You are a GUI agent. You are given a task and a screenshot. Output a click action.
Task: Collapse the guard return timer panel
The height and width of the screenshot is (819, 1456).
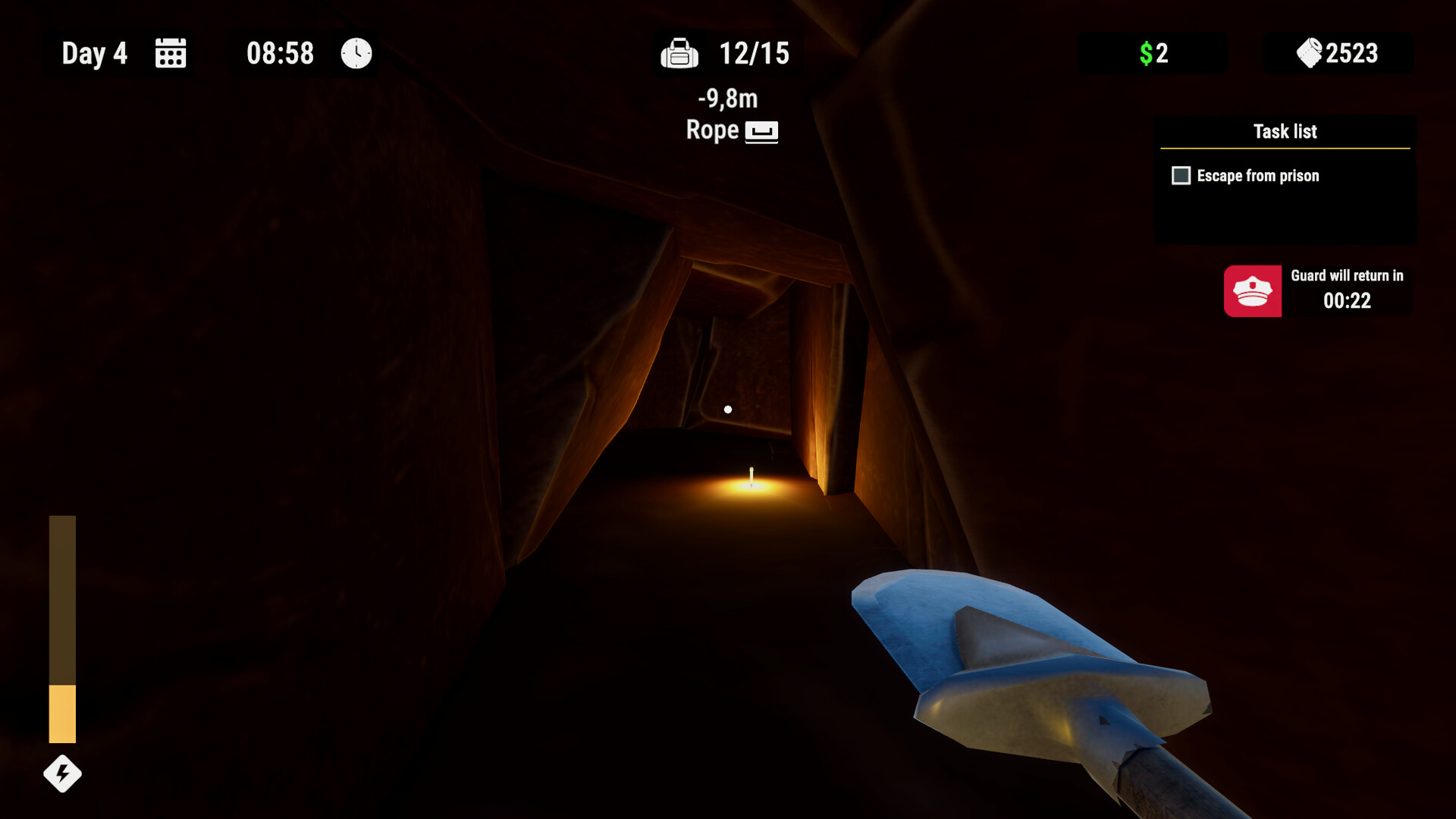tap(1317, 290)
